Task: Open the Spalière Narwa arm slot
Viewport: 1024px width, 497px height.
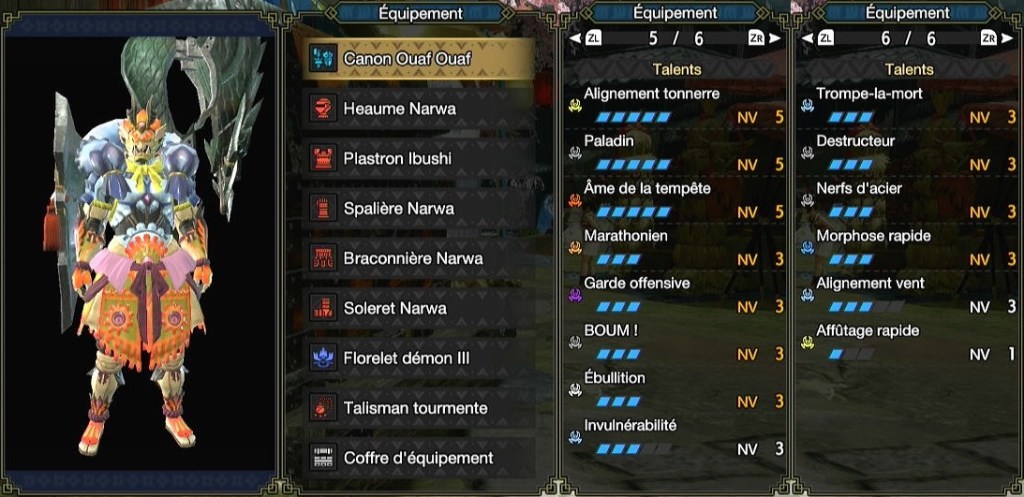Action: point(418,208)
